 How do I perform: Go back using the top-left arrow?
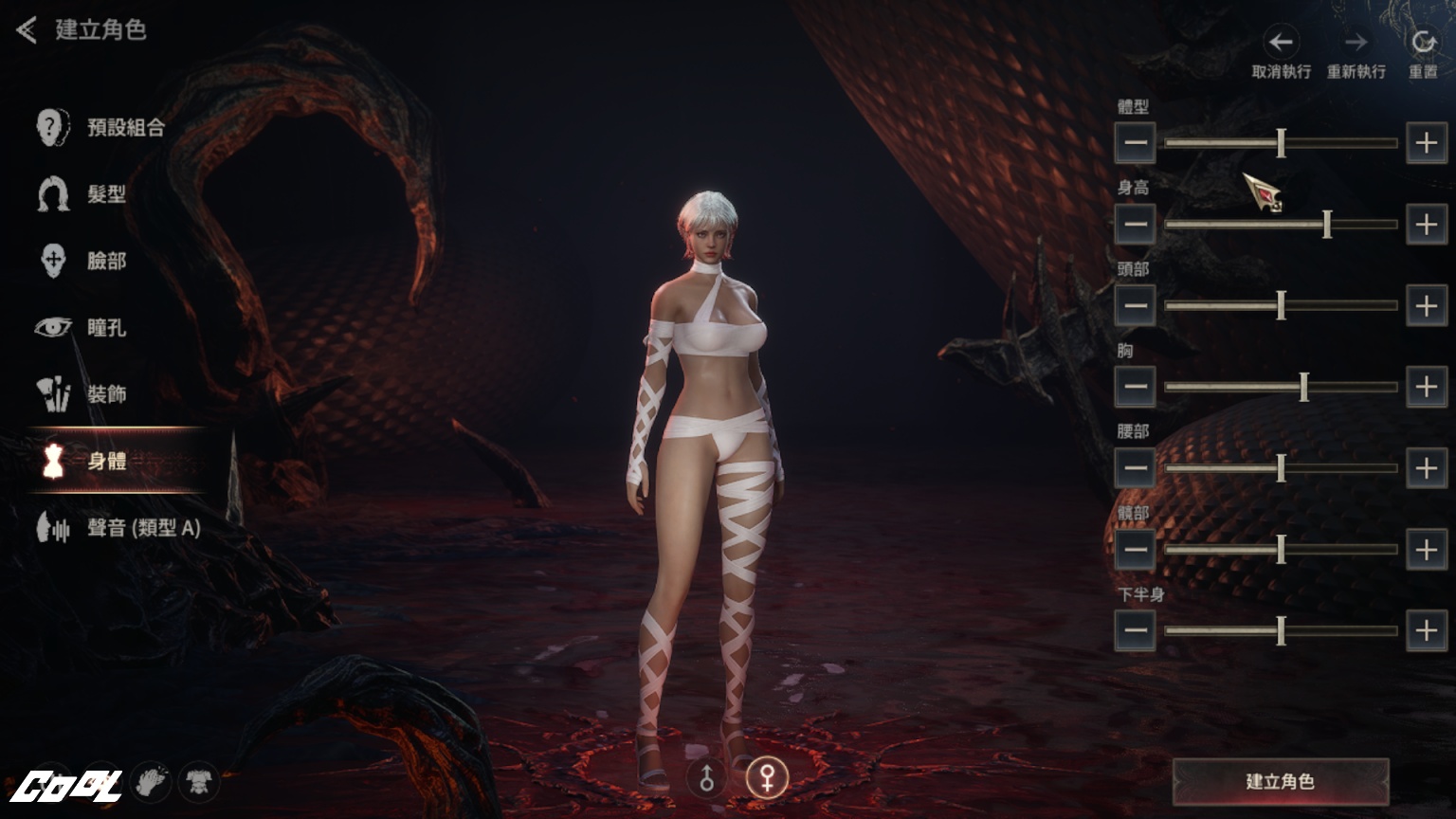[27, 30]
